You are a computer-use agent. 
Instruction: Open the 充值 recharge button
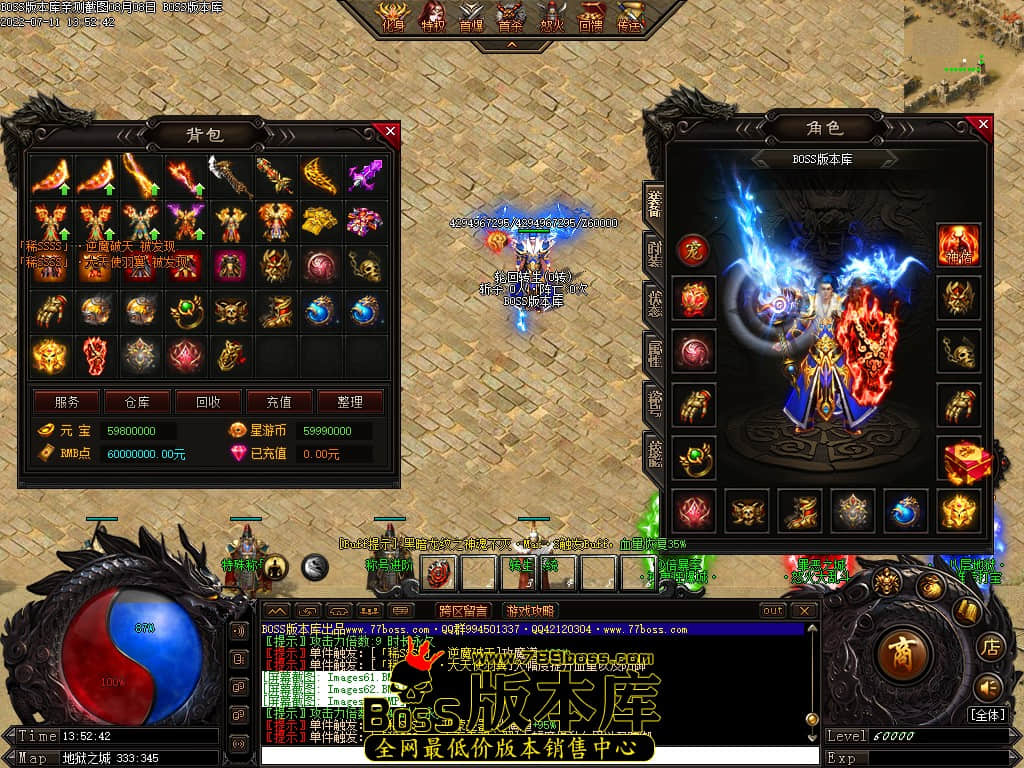(279, 402)
